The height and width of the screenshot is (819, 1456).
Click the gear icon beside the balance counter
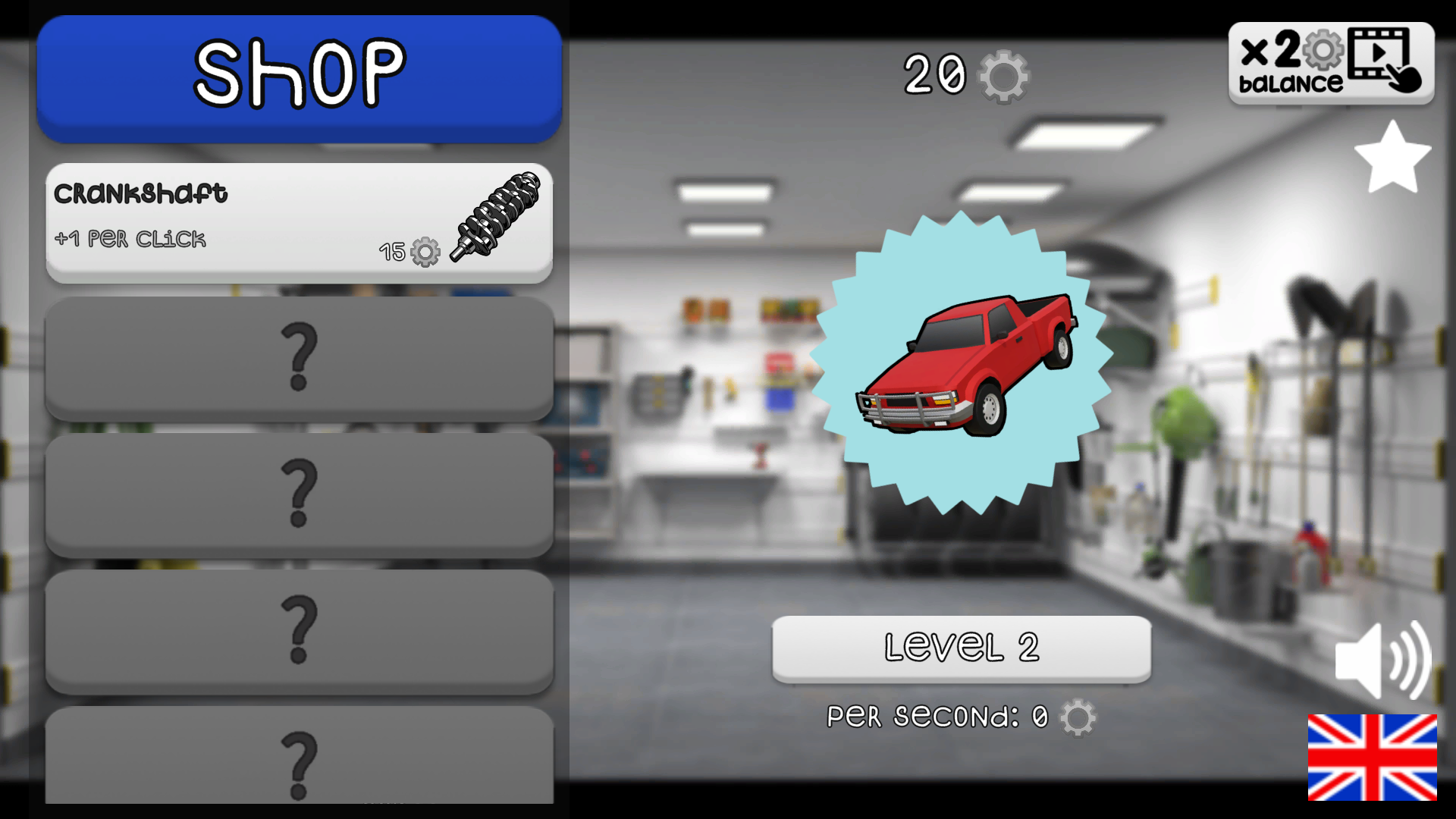point(1003,76)
